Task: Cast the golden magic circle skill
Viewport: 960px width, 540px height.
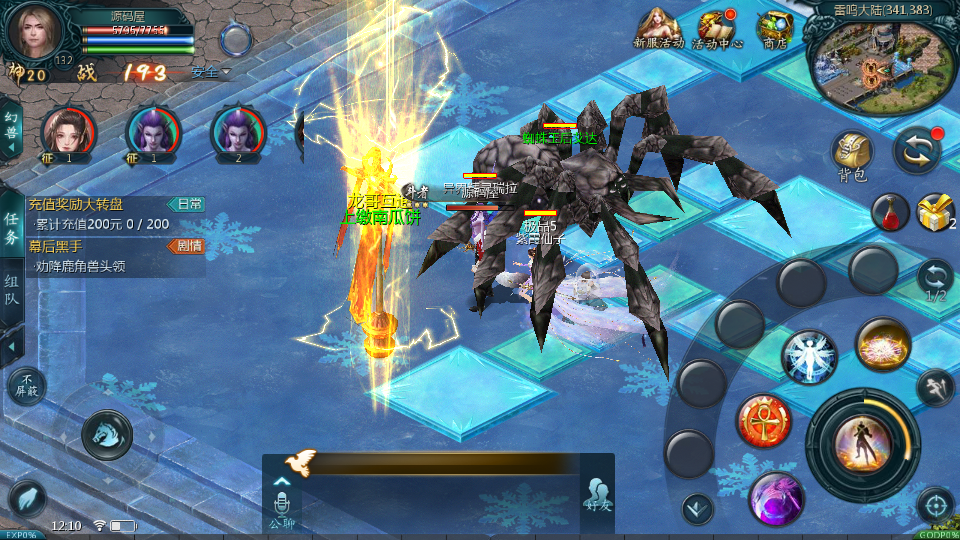Action: coord(882,344)
